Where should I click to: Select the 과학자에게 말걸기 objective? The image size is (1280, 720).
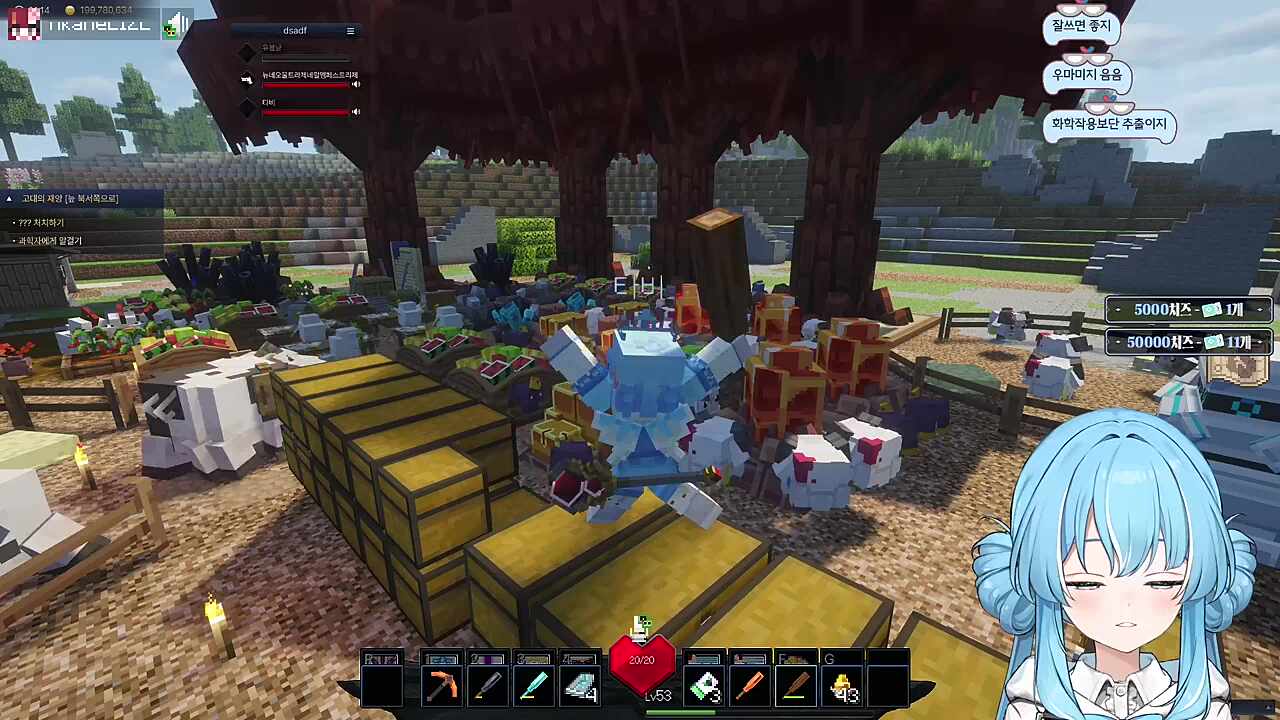[50, 241]
